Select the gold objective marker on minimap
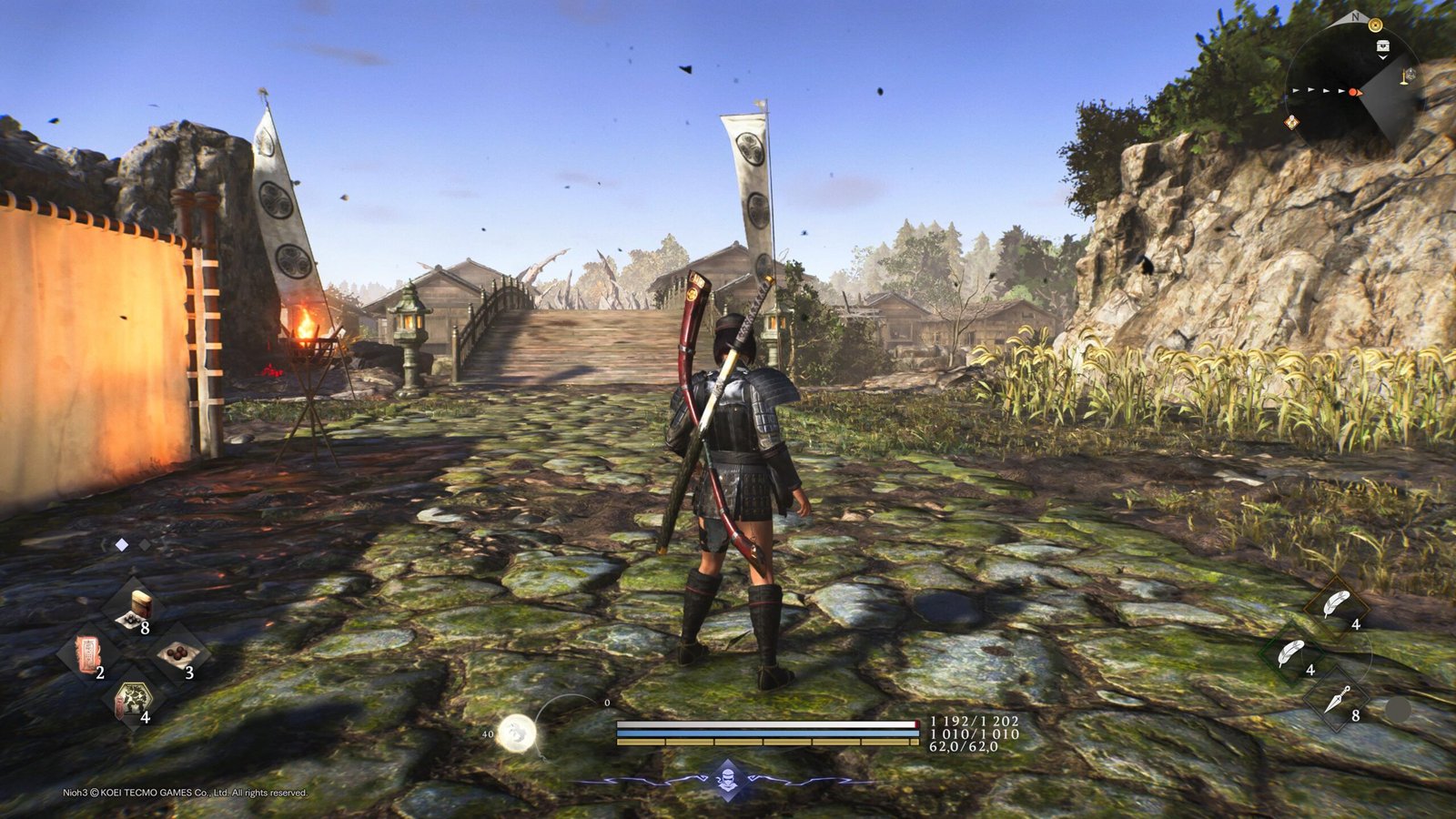Viewport: 1456px width, 819px height. [x=1375, y=25]
